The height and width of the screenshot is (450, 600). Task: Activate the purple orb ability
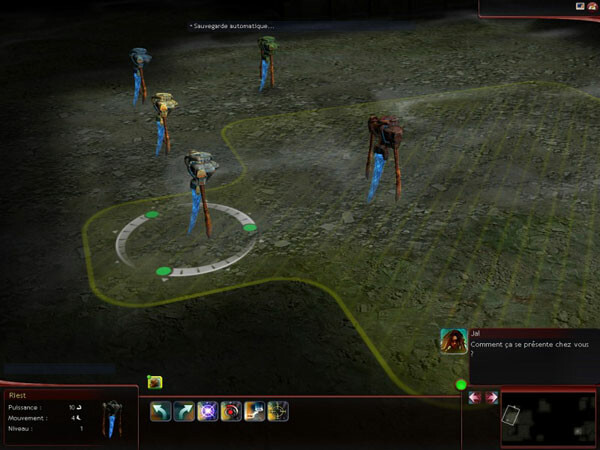coord(208,411)
